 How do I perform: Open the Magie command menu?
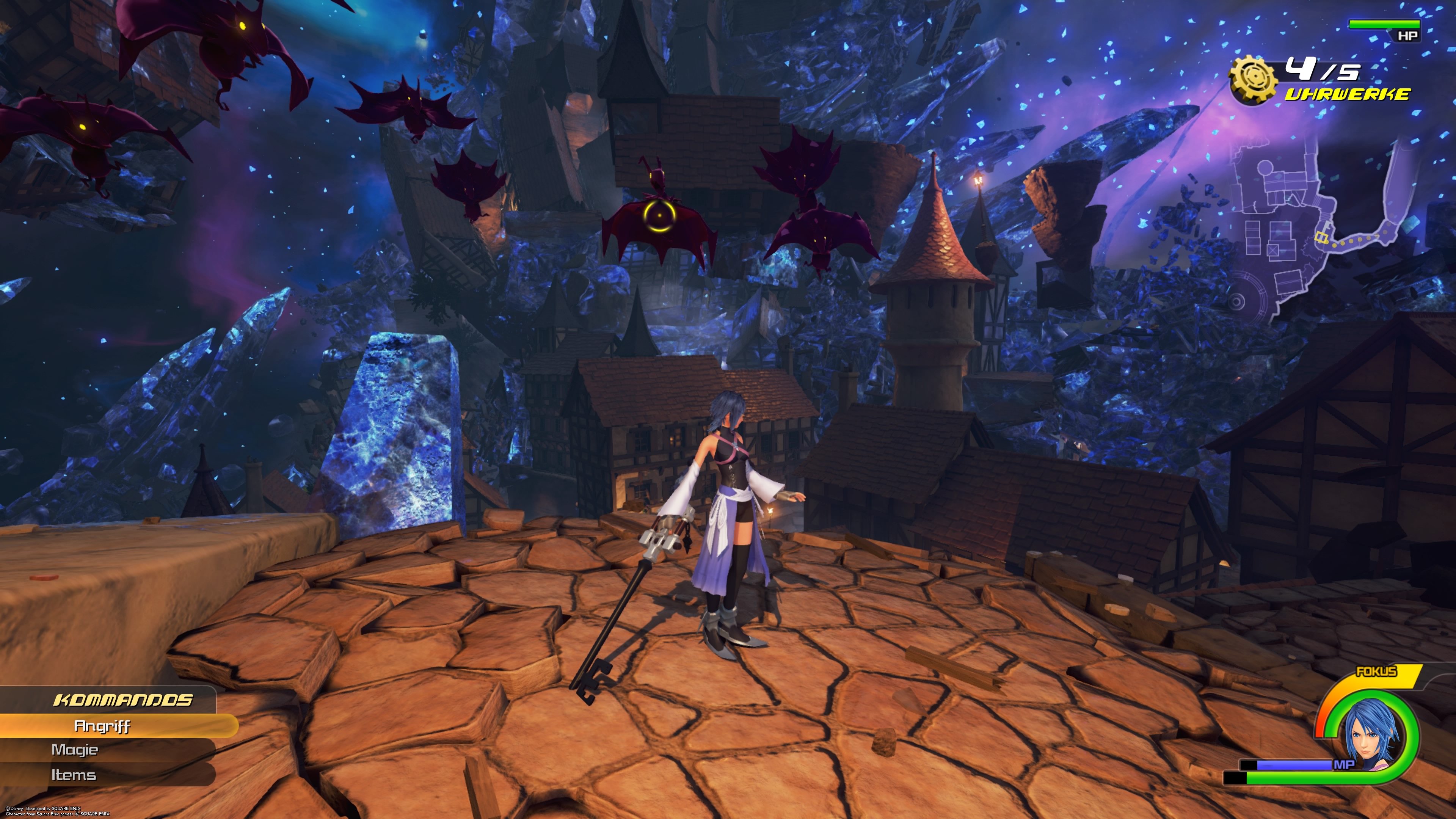point(75,750)
